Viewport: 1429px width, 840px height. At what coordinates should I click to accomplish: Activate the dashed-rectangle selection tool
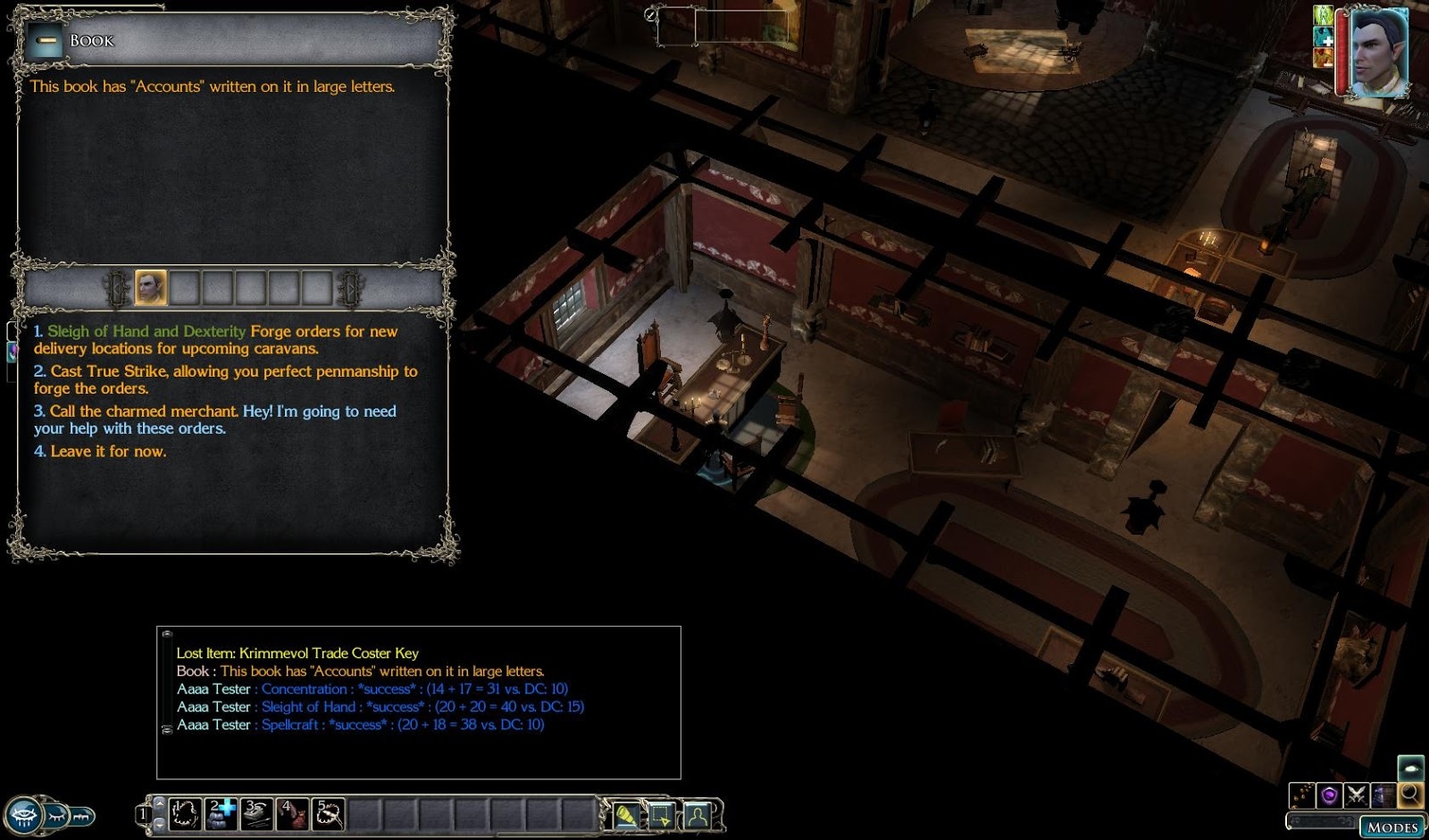click(661, 815)
